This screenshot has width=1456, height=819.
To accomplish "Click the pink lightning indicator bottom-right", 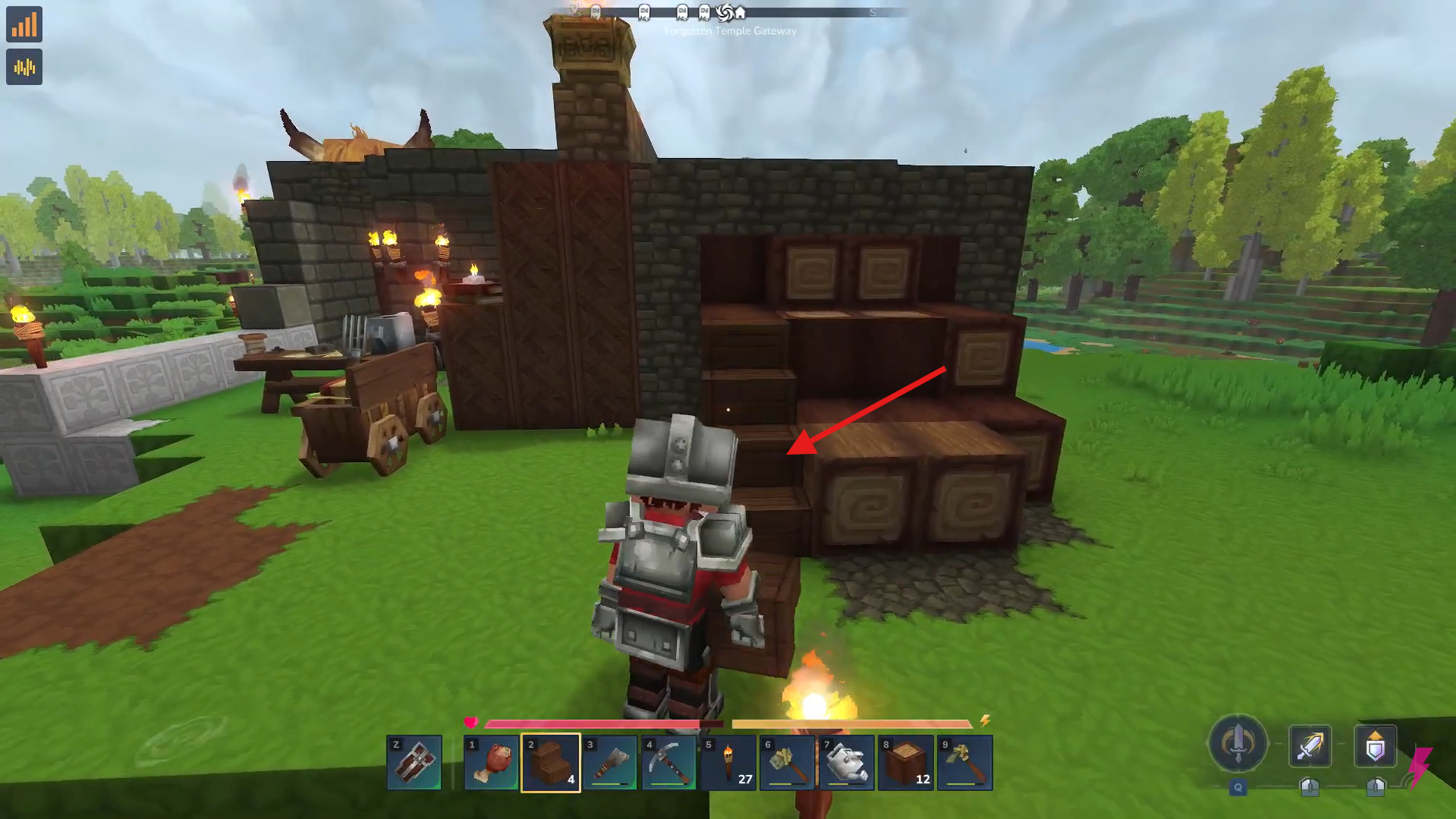I will [x=1420, y=762].
